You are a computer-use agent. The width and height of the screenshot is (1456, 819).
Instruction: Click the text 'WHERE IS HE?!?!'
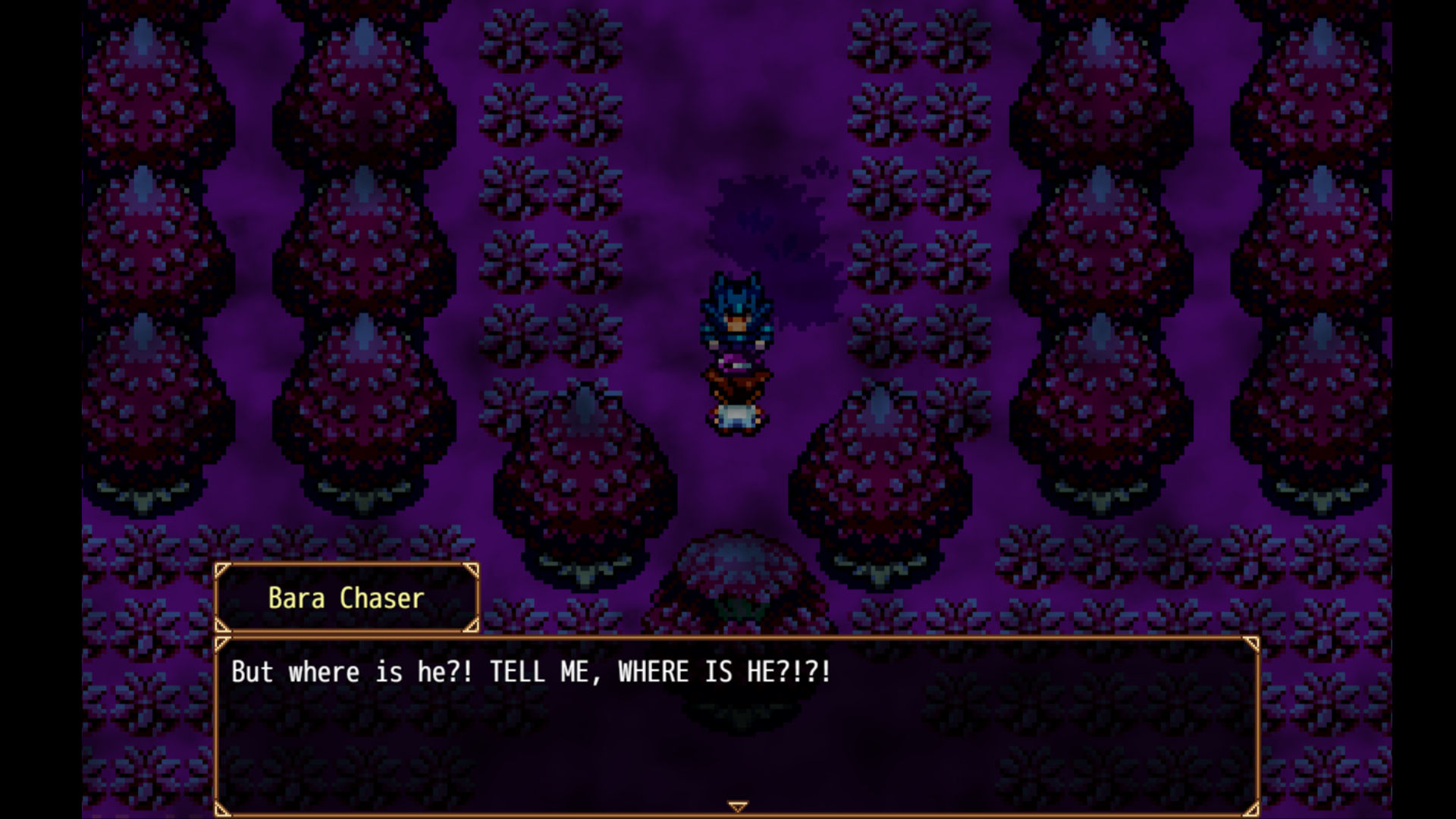724,671
